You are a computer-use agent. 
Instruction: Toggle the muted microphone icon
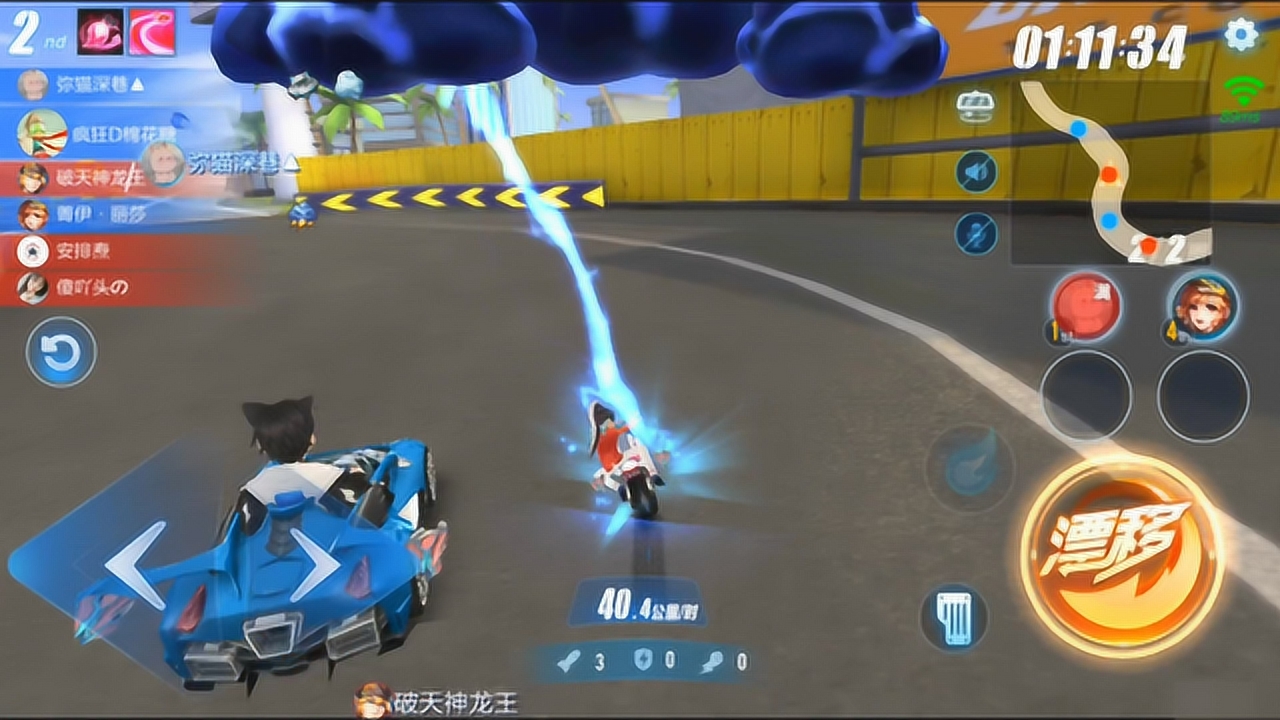(x=975, y=234)
